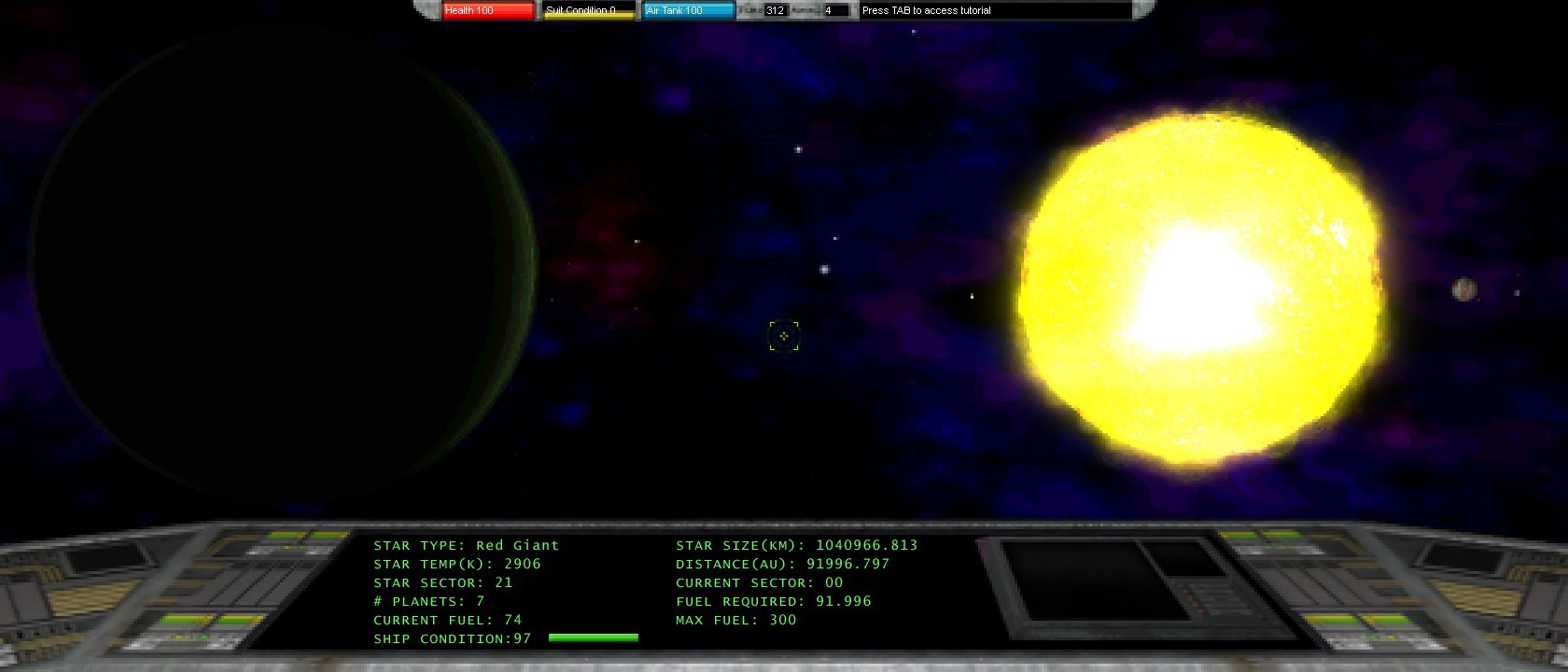Click the MAX FUEL: 300 label
The image size is (1568, 672).
coord(735,619)
